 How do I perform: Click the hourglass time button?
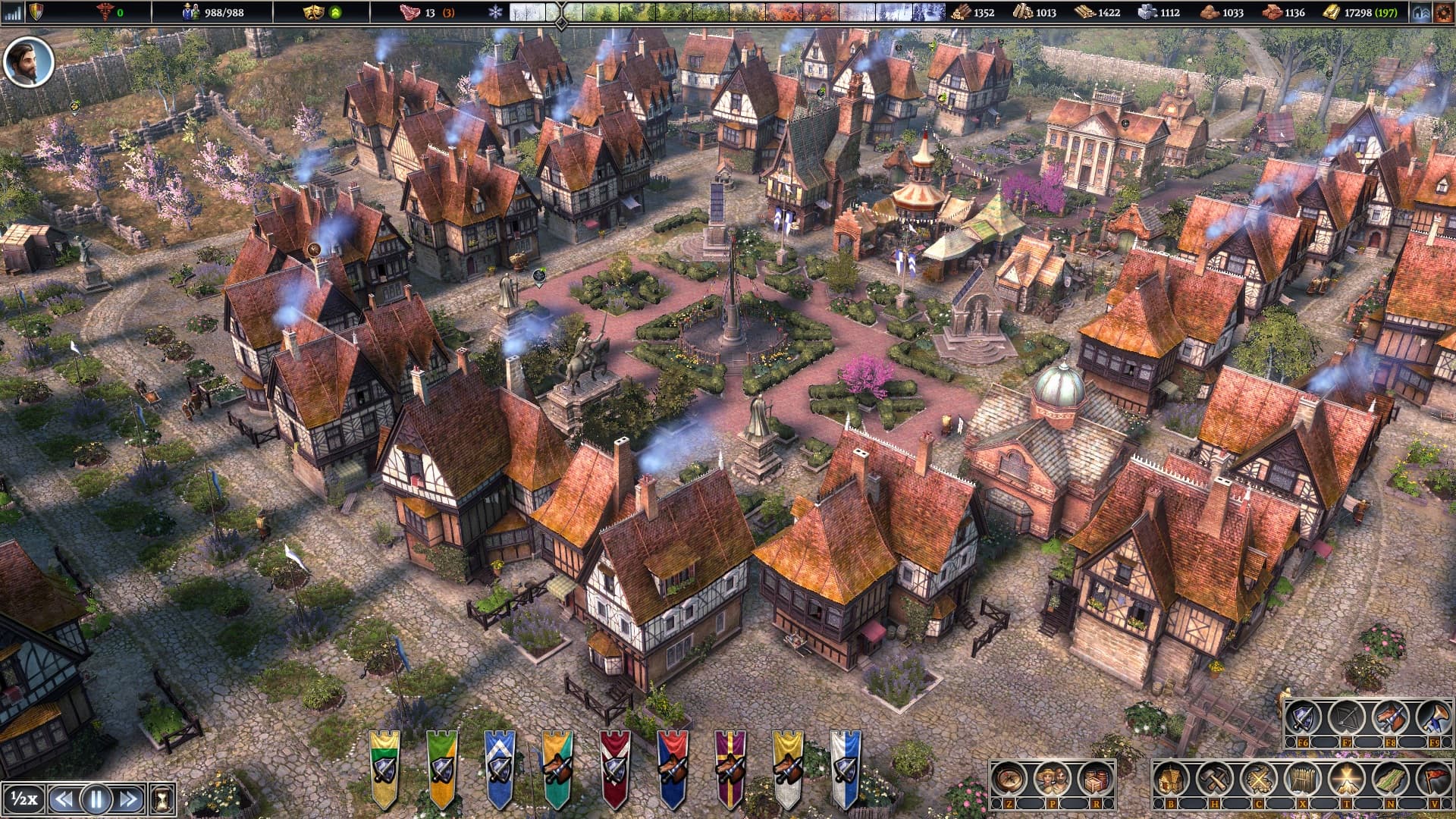click(x=162, y=799)
